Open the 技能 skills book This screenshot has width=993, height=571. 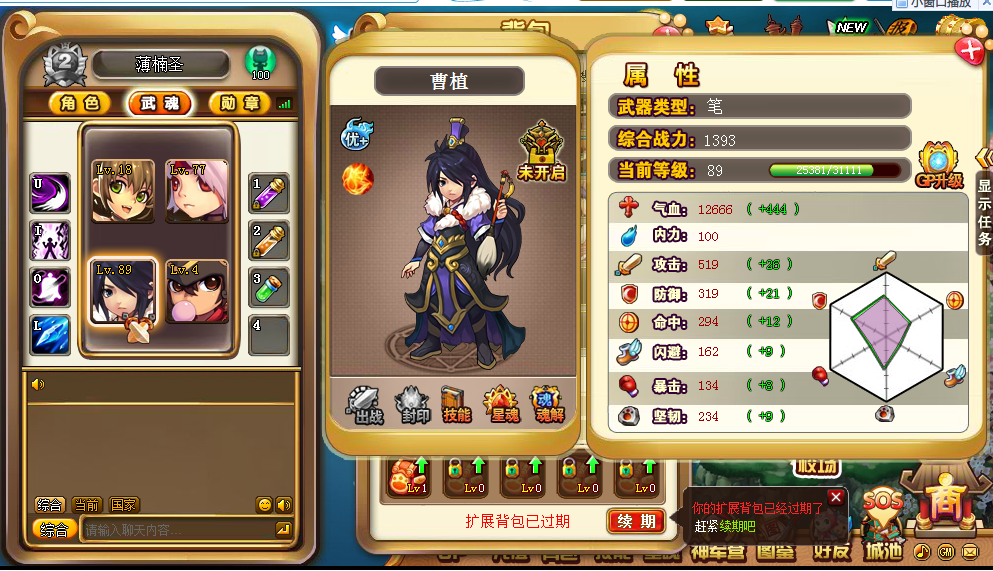pos(456,404)
